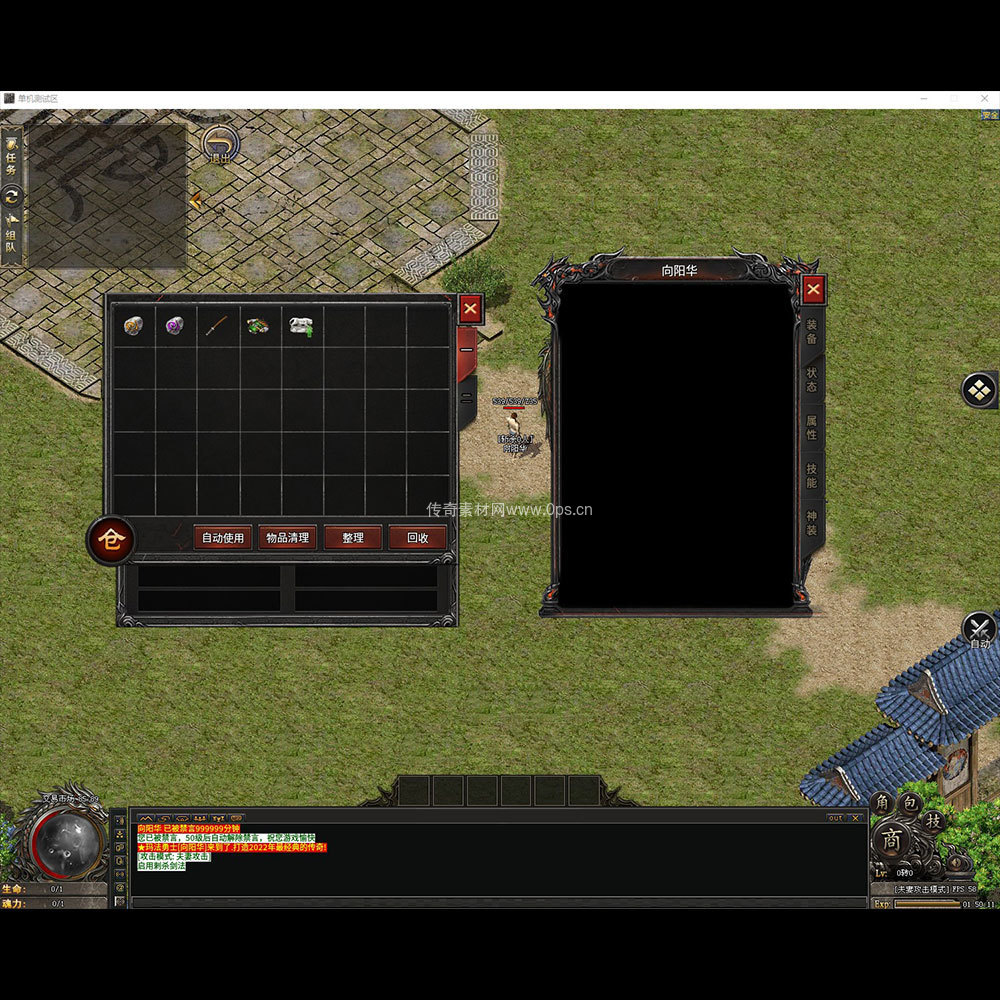This screenshot has height=1000, width=1000.
Task: Select the green scroll bundle item
Action: [259, 326]
